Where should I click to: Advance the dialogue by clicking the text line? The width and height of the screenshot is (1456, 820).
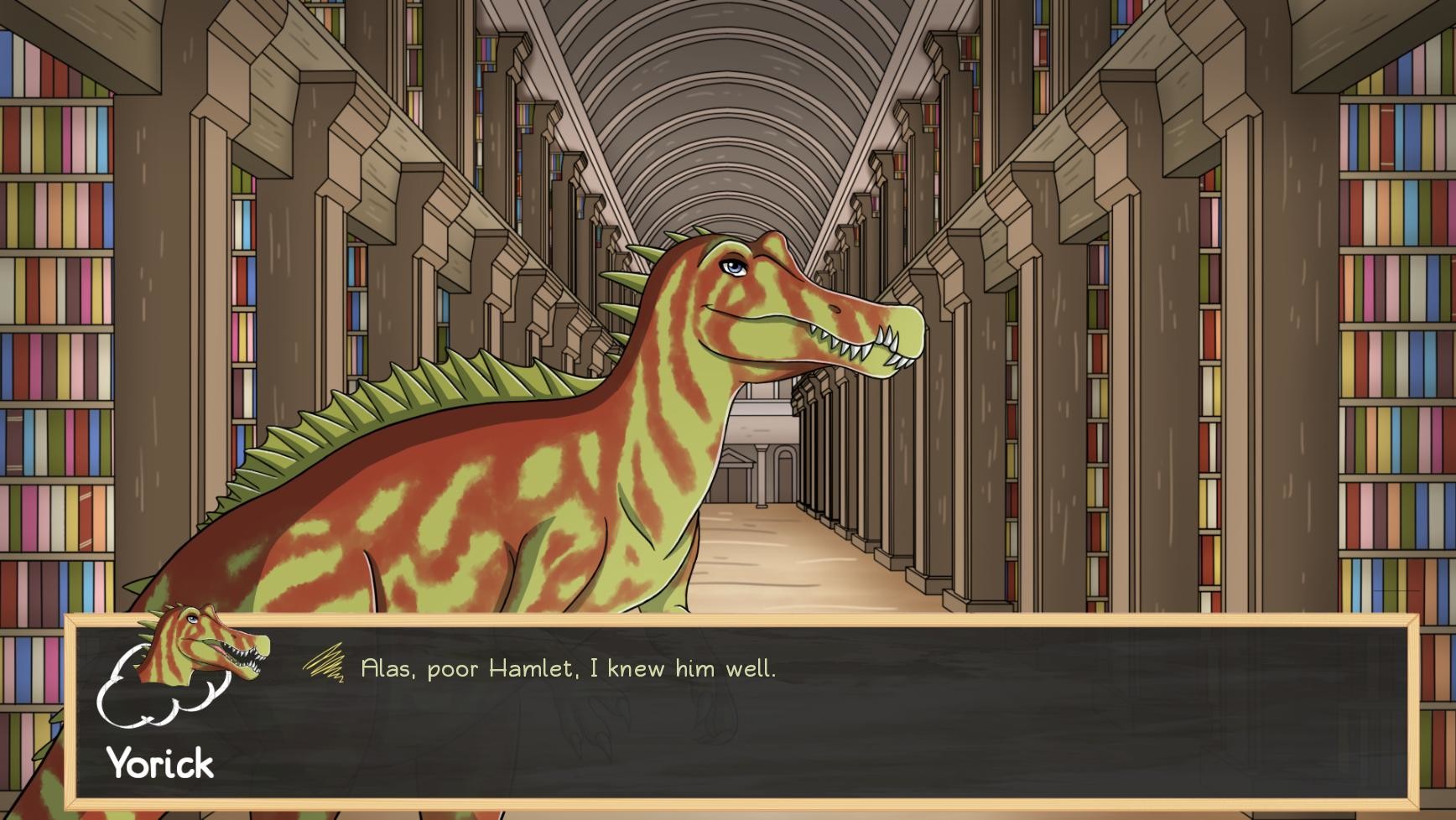[569, 668]
